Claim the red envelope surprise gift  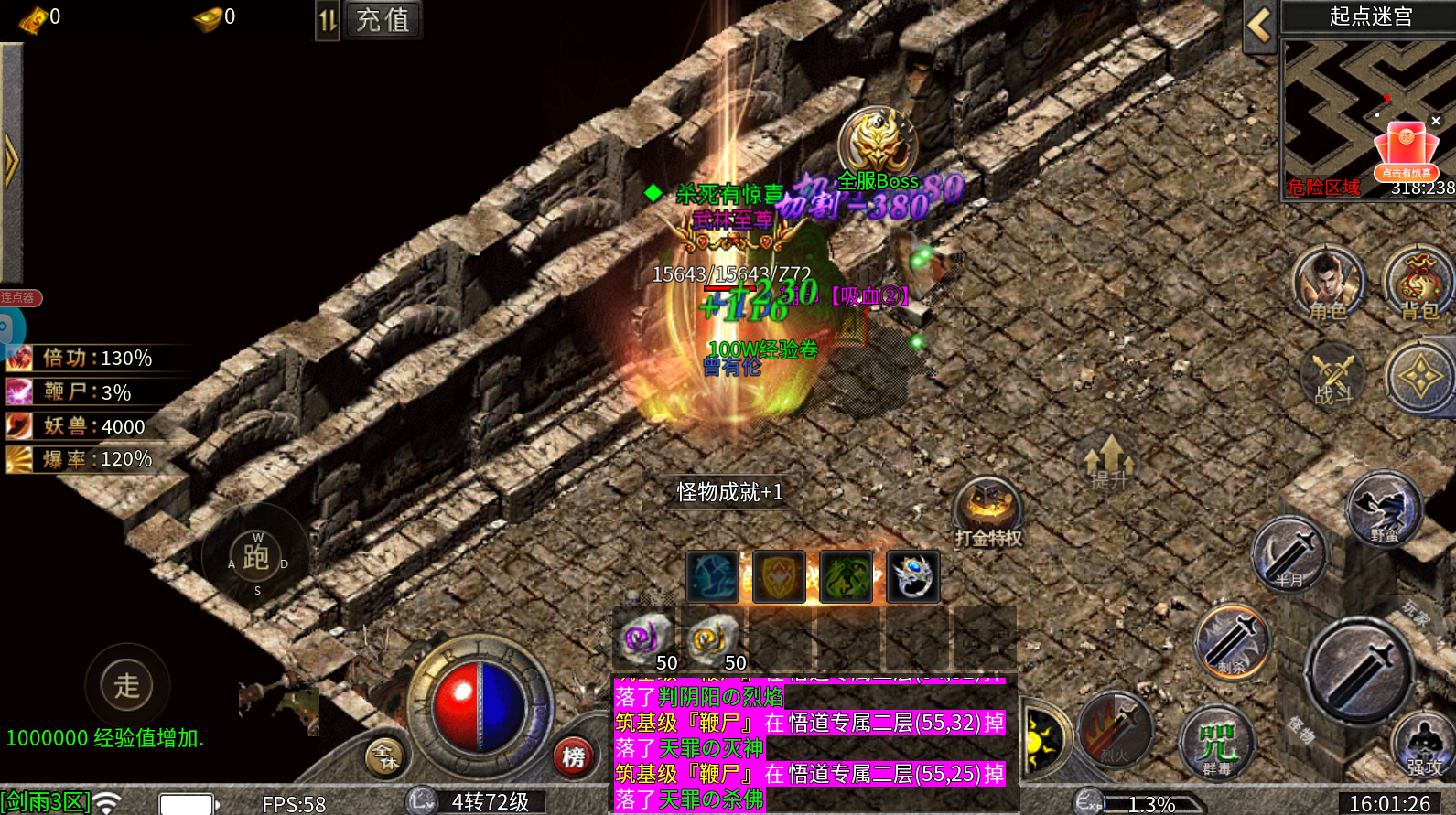[1406, 151]
